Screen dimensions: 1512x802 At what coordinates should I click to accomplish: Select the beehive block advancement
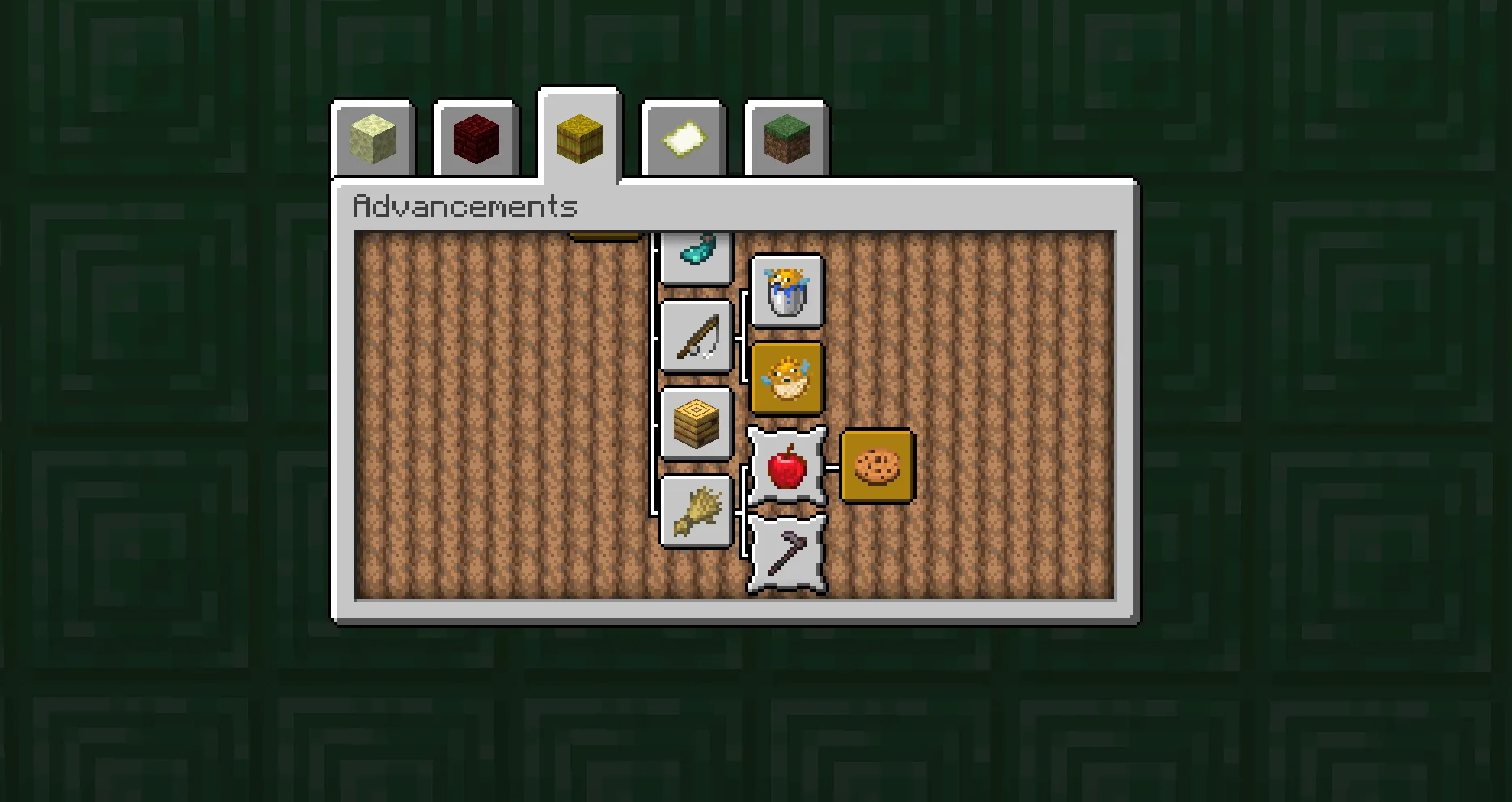(697, 422)
